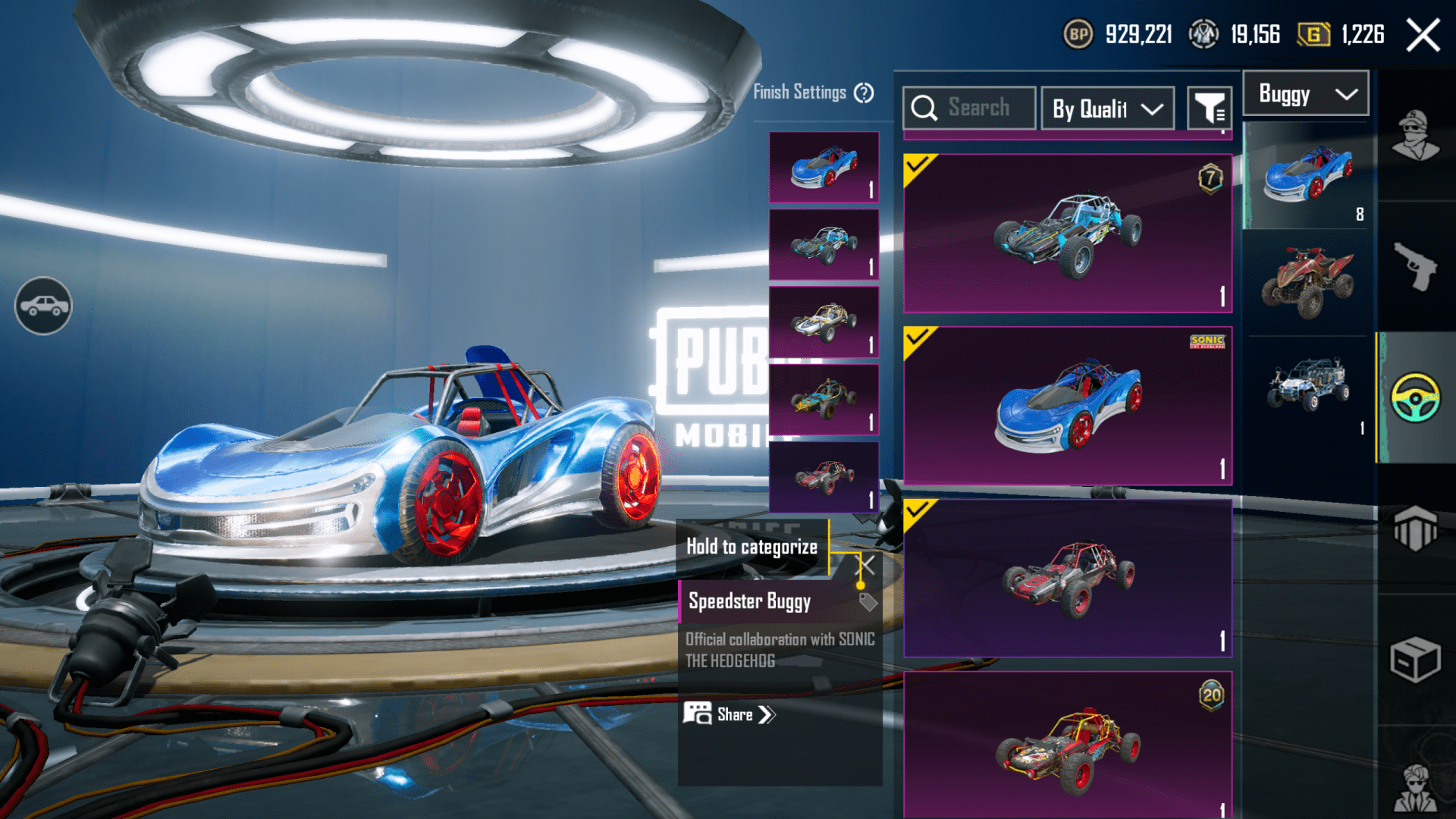Select the blue and white caged buggy card
The image size is (1456, 819).
[1067, 234]
